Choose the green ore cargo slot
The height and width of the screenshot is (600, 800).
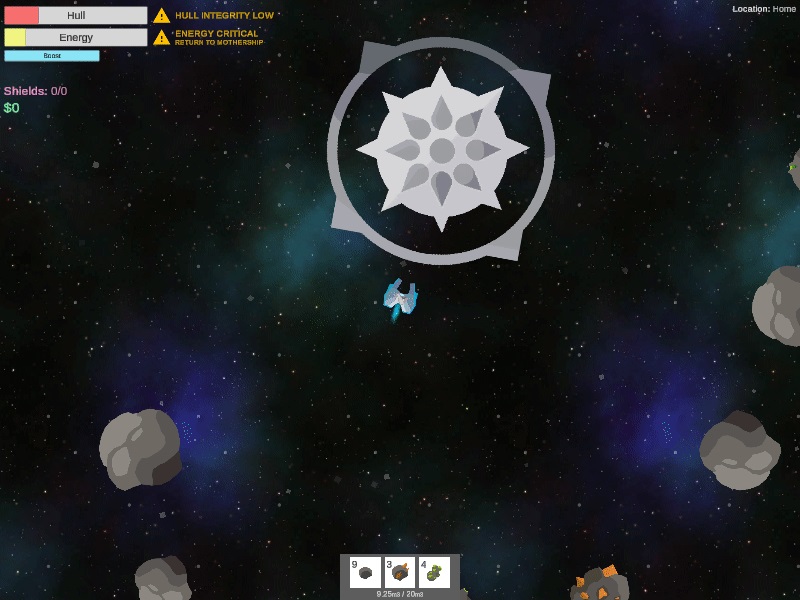pyautogui.click(x=434, y=573)
